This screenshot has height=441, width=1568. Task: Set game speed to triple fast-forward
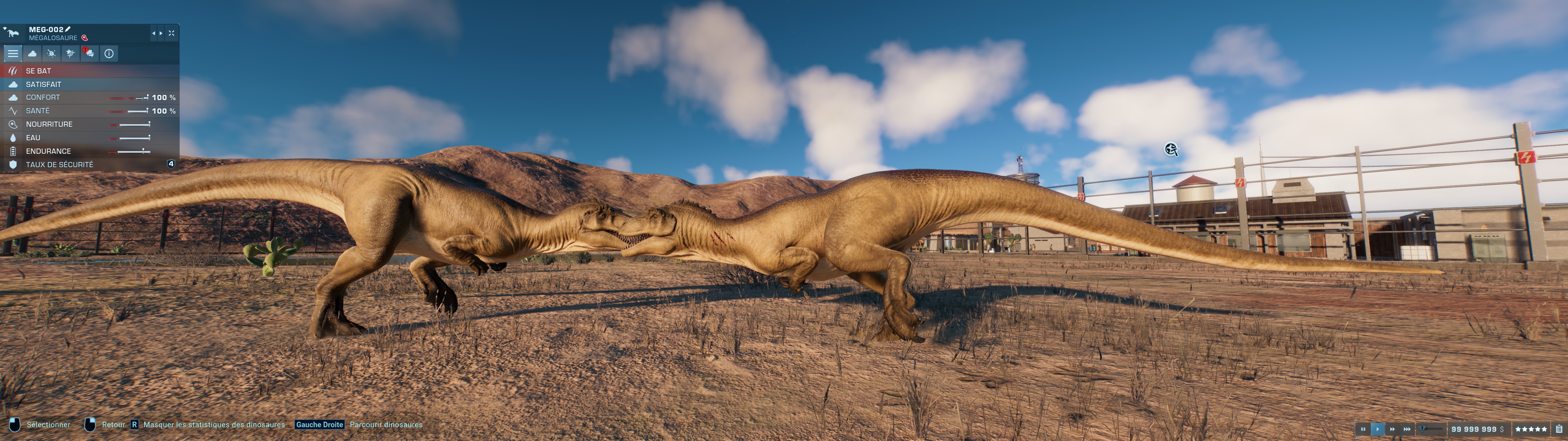(x=1407, y=429)
